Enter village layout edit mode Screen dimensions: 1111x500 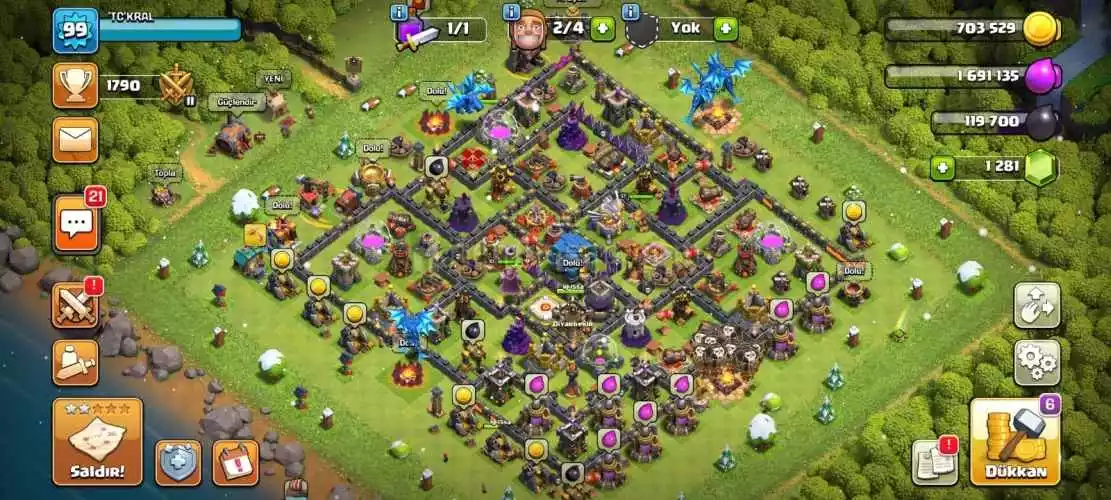[x=1037, y=305]
